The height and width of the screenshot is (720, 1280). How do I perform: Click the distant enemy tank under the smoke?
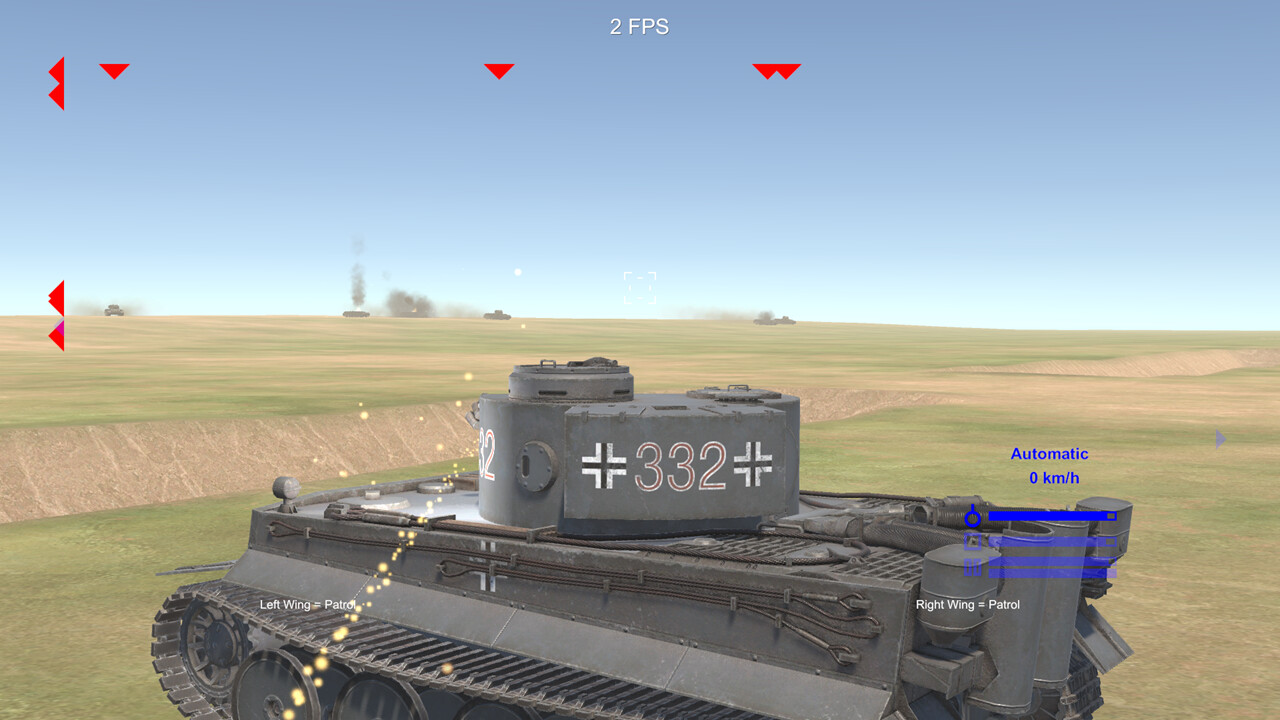[x=358, y=314]
